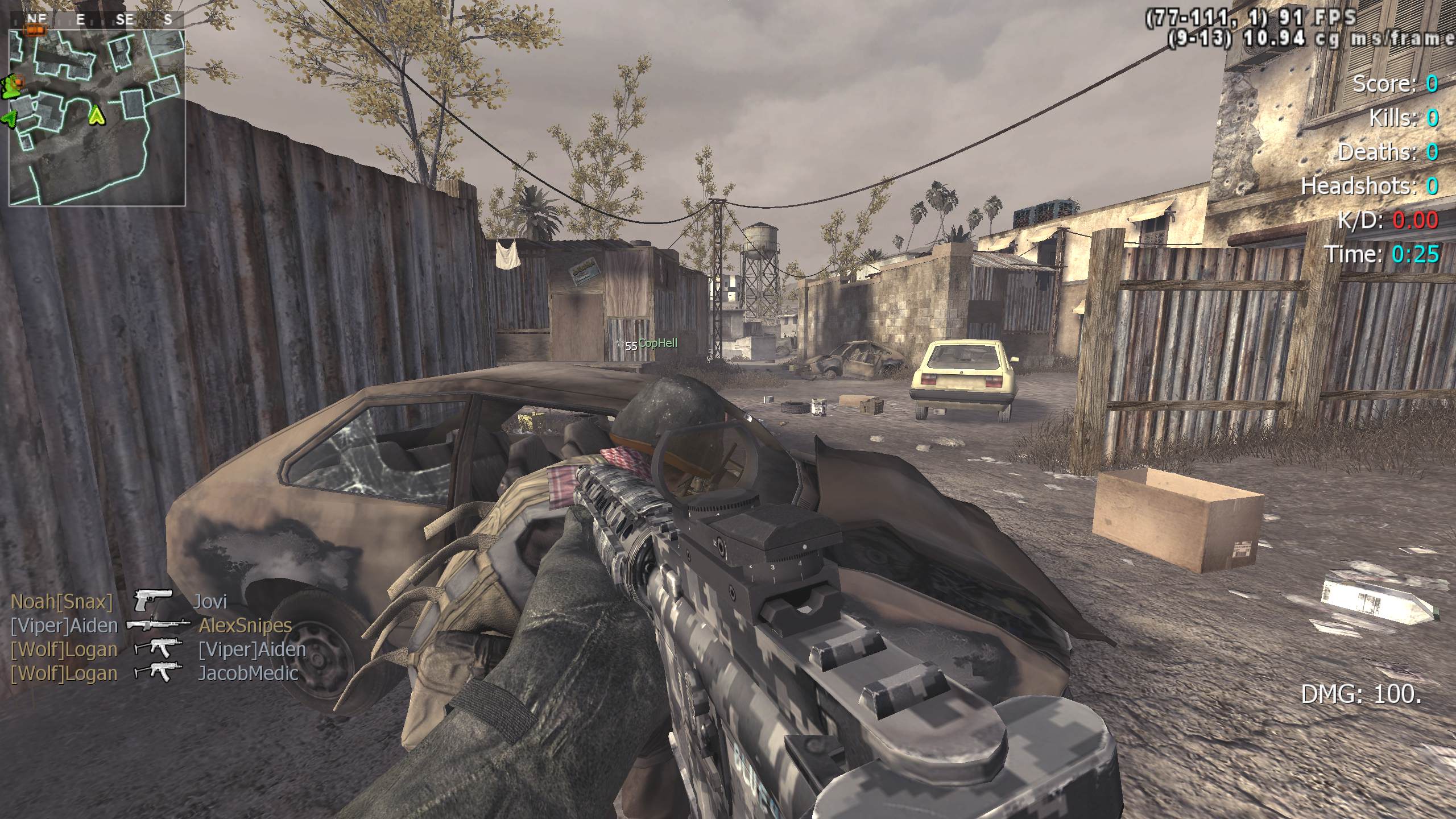
Task: Choose JacobMedic in the kill feed
Action: [x=248, y=673]
